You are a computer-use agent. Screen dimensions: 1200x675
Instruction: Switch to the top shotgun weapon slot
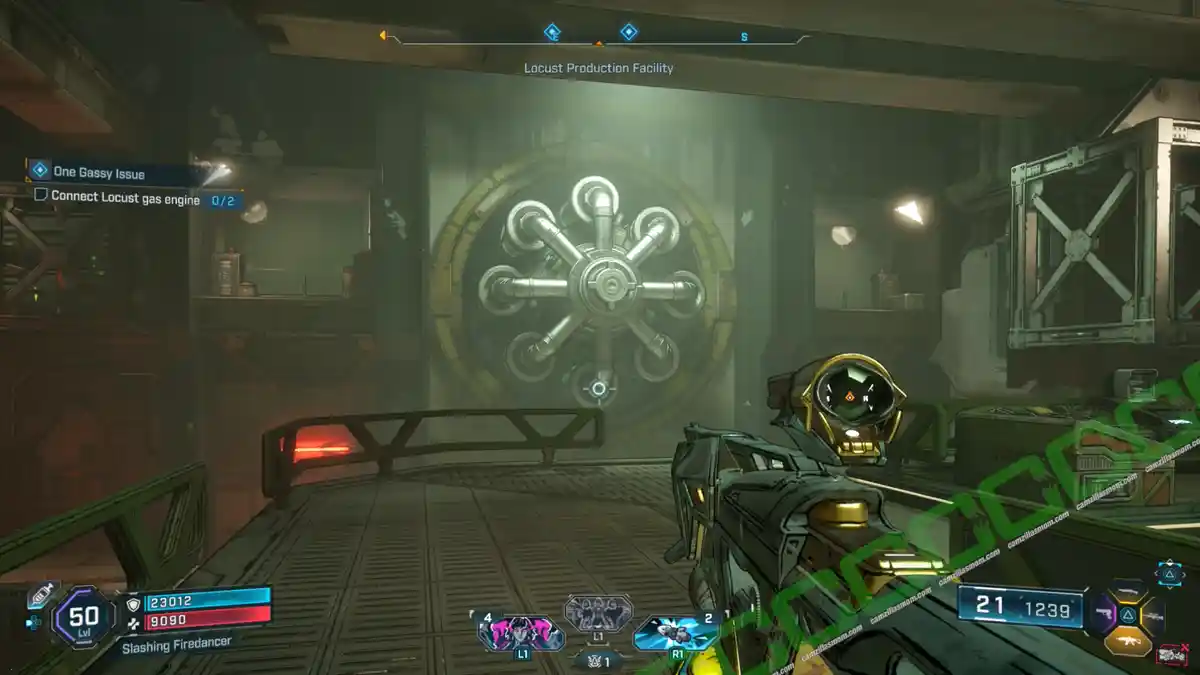tap(1129, 590)
